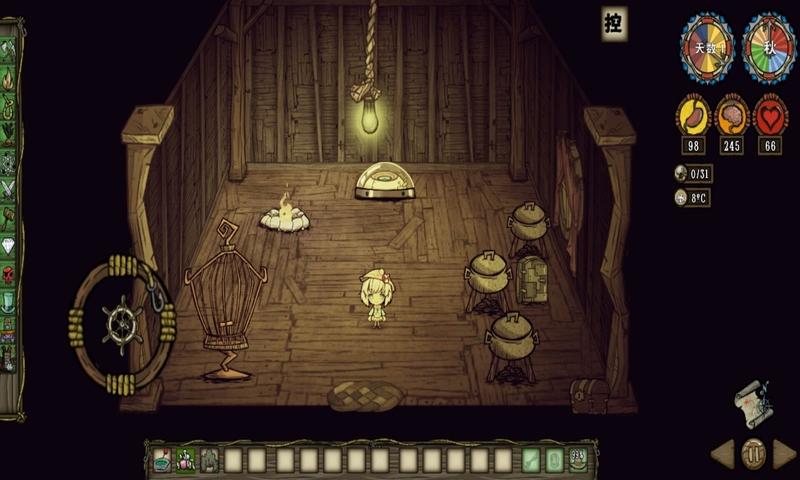Rotate camera with the right arrow
This screenshot has height=480, width=800.
tap(785, 454)
